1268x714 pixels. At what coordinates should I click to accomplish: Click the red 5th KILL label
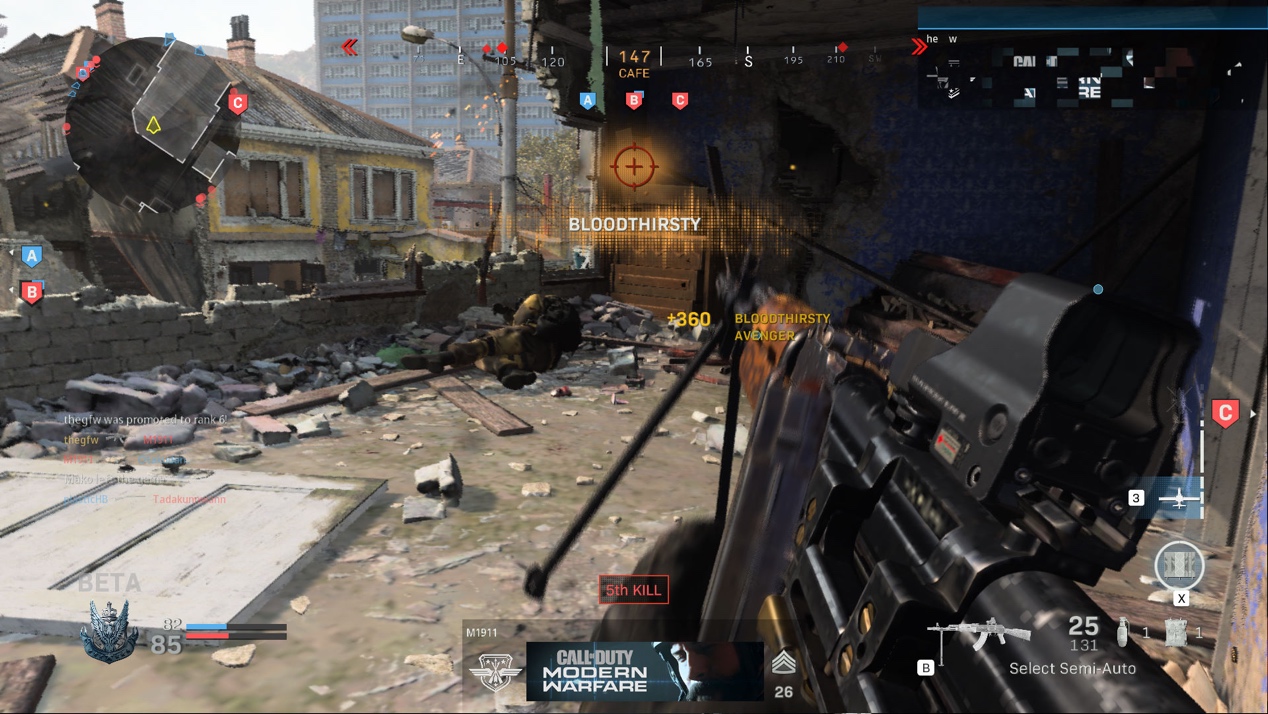tap(633, 590)
